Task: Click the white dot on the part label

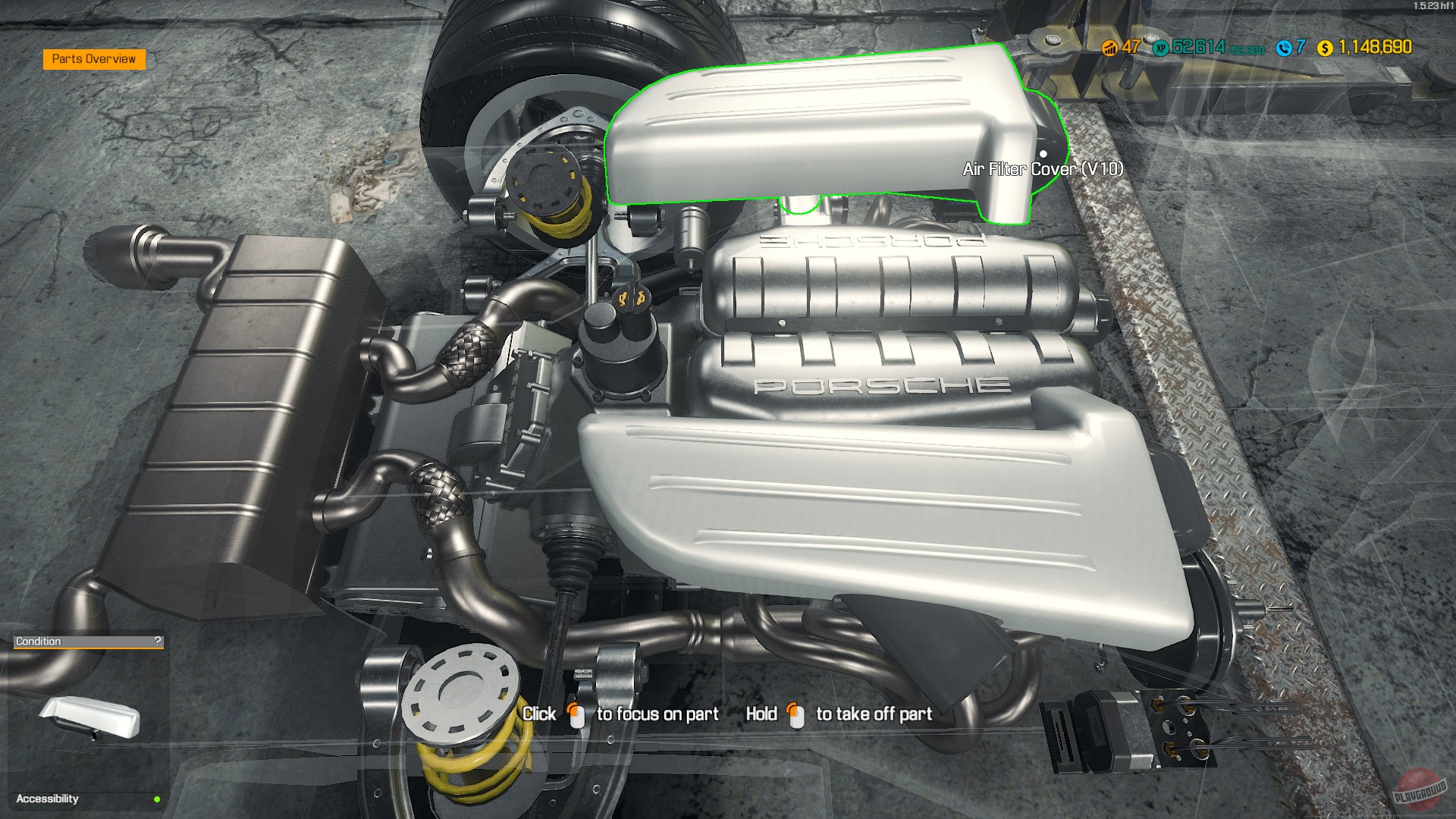Action: pos(1043,152)
